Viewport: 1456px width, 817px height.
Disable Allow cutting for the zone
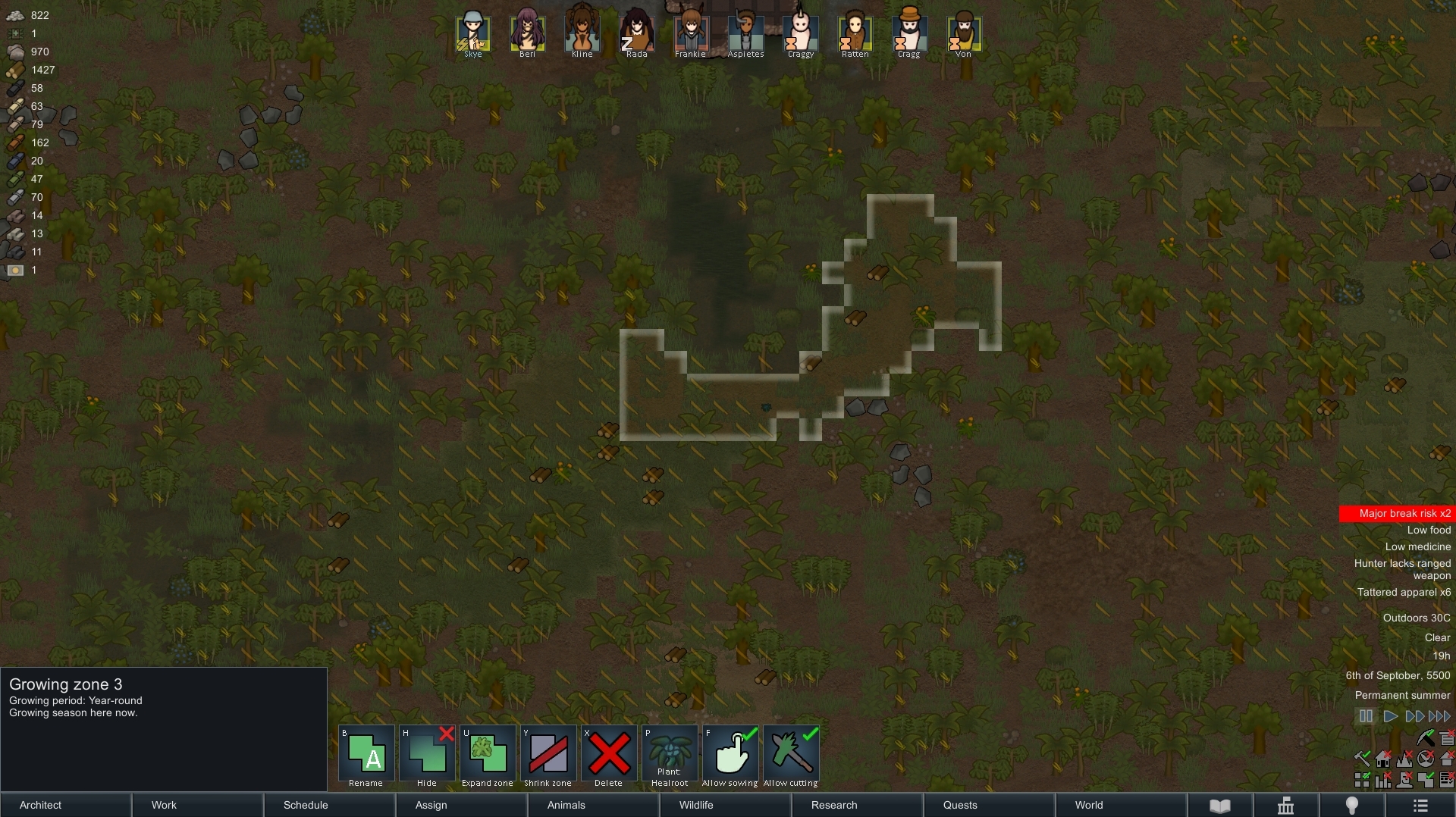click(x=791, y=756)
